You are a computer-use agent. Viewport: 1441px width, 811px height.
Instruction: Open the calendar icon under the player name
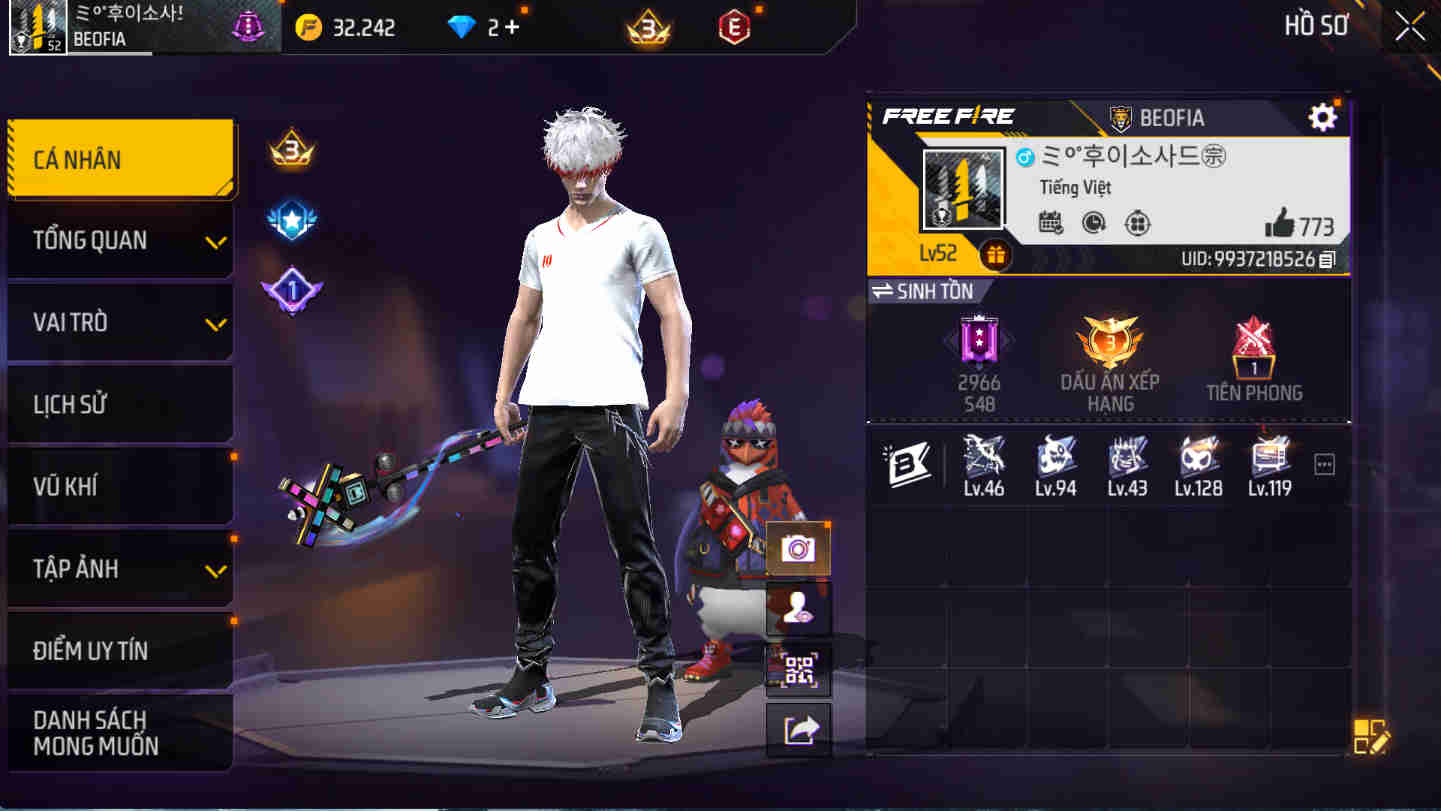pyautogui.click(x=1050, y=224)
